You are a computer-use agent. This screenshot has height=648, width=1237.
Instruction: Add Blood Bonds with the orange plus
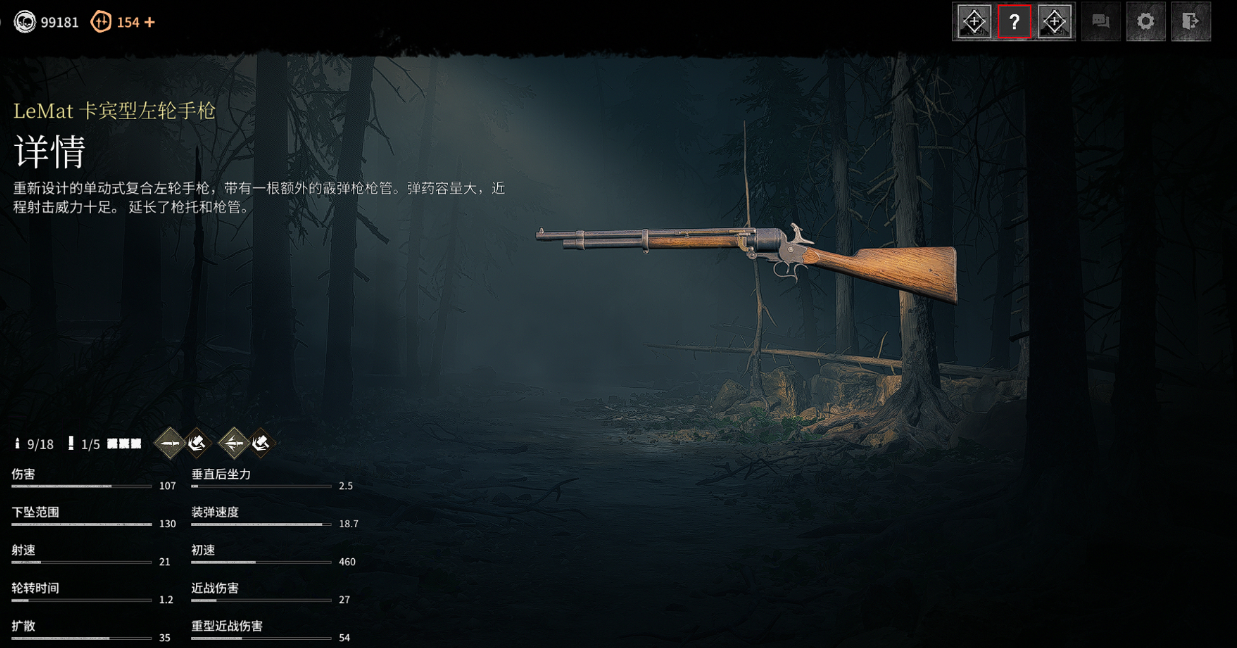pyautogui.click(x=150, y=22)
